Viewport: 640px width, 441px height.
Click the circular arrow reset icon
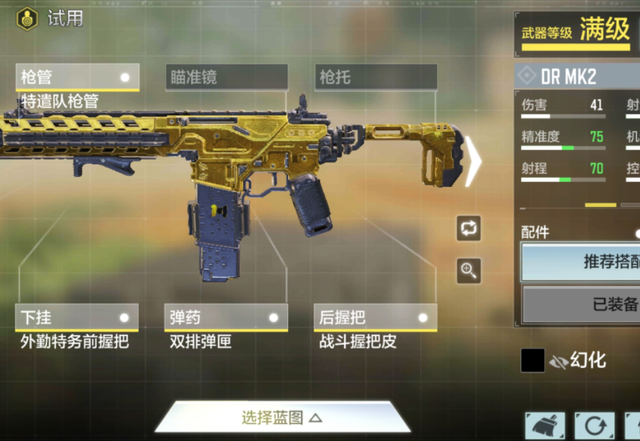click(598, 427)
